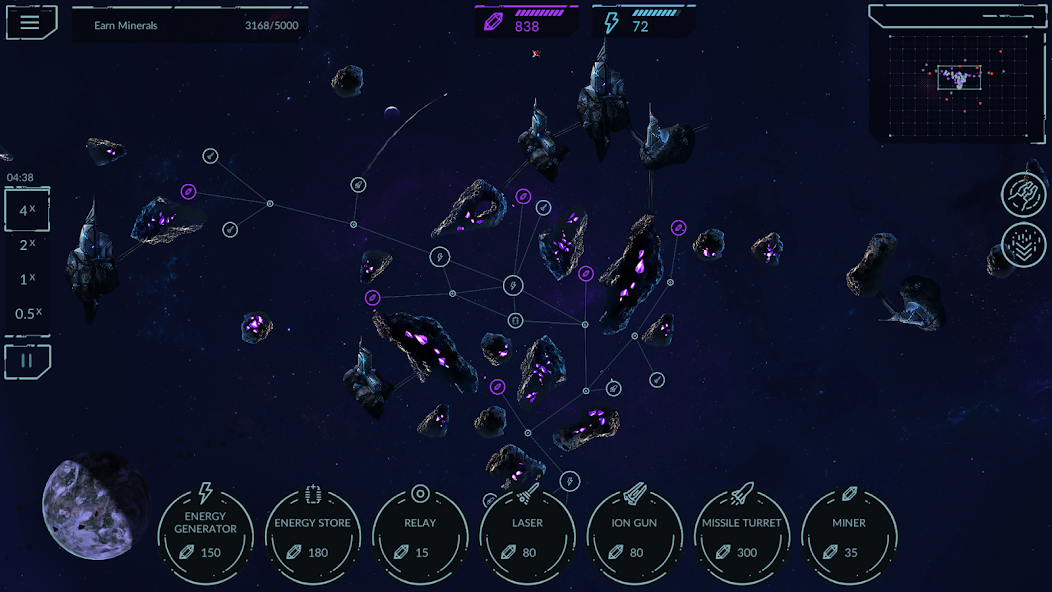Click the planet icon beside the build bar

95,505
